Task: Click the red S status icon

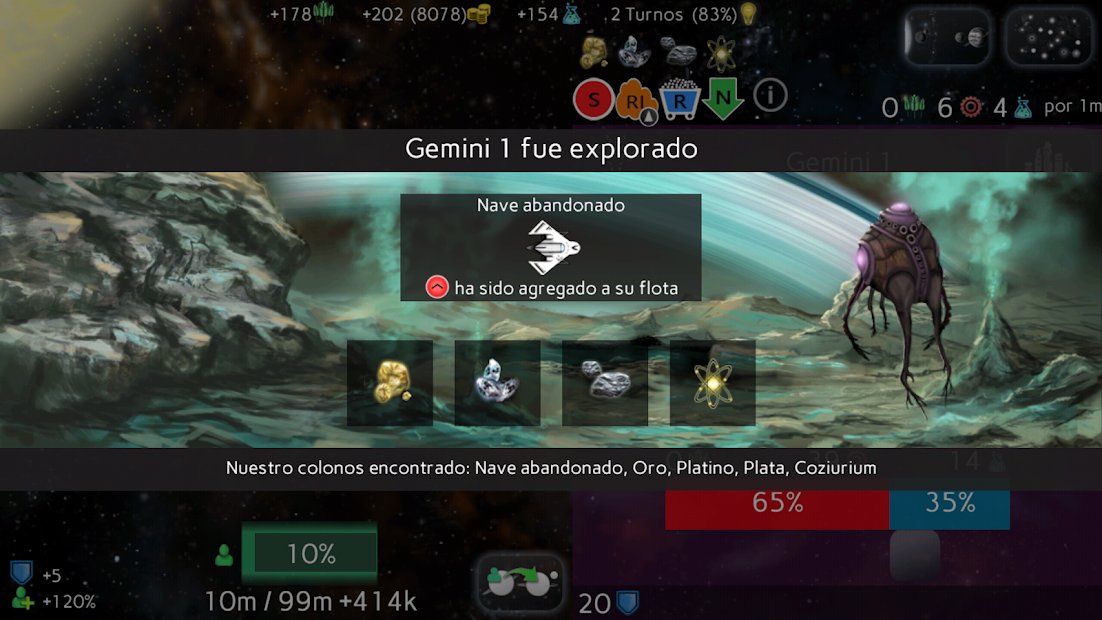Action: pos(593,99)
